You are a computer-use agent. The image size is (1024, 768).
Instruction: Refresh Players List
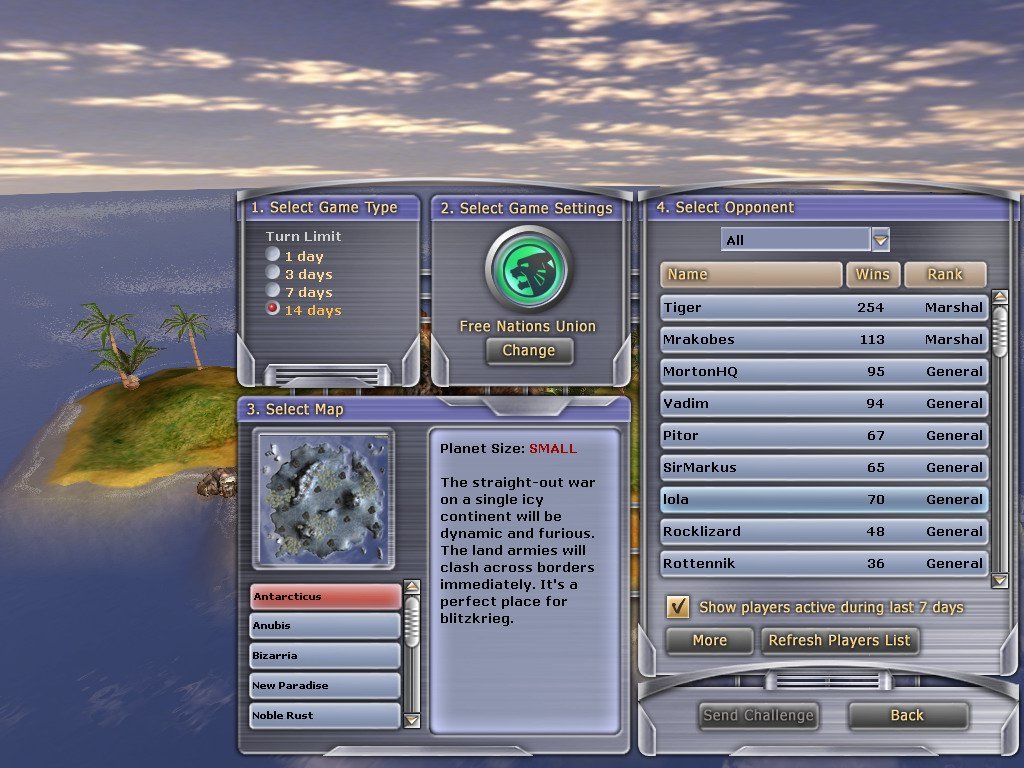click(x=839, y=641)
